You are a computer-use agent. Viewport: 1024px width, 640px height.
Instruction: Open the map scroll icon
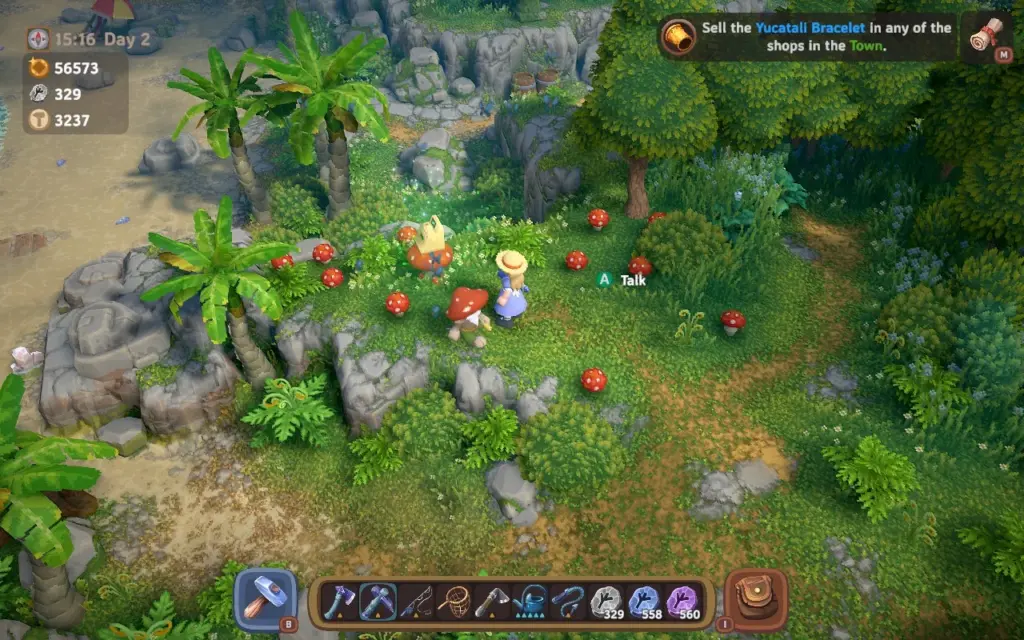pyautogui.click(x=986, y=36)
